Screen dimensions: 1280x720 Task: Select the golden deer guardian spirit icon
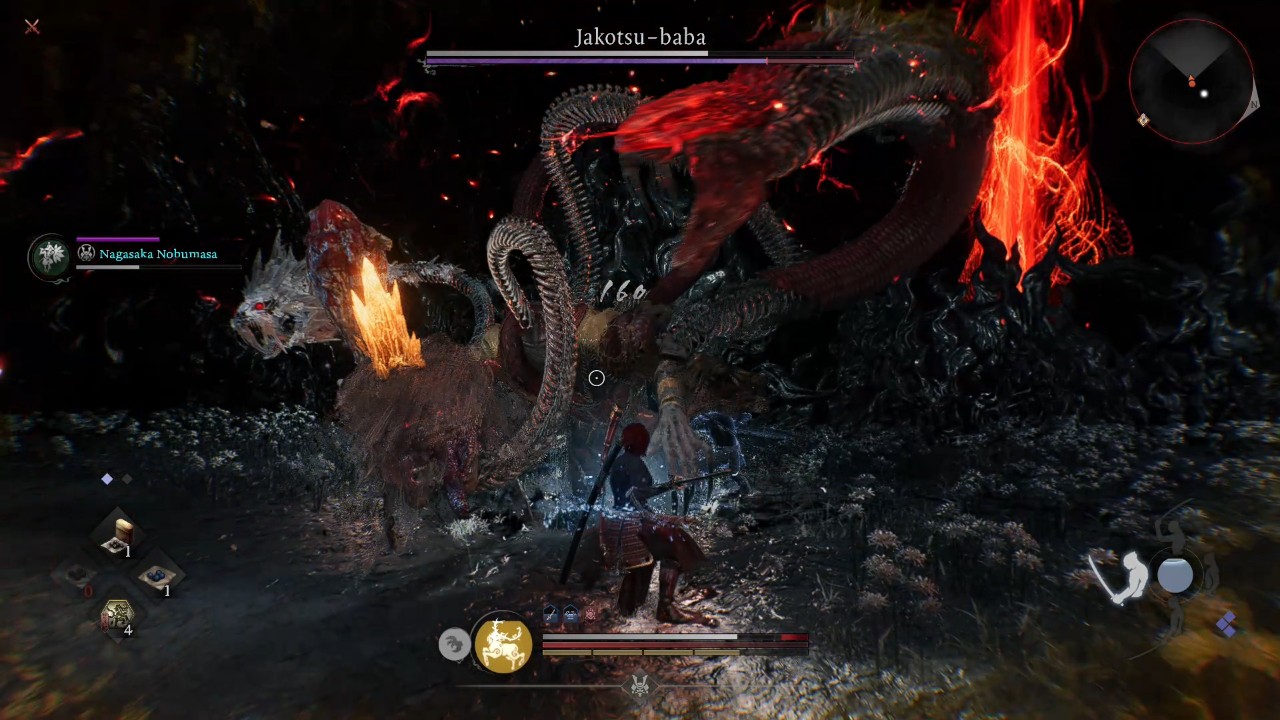(x=503, y=645)
